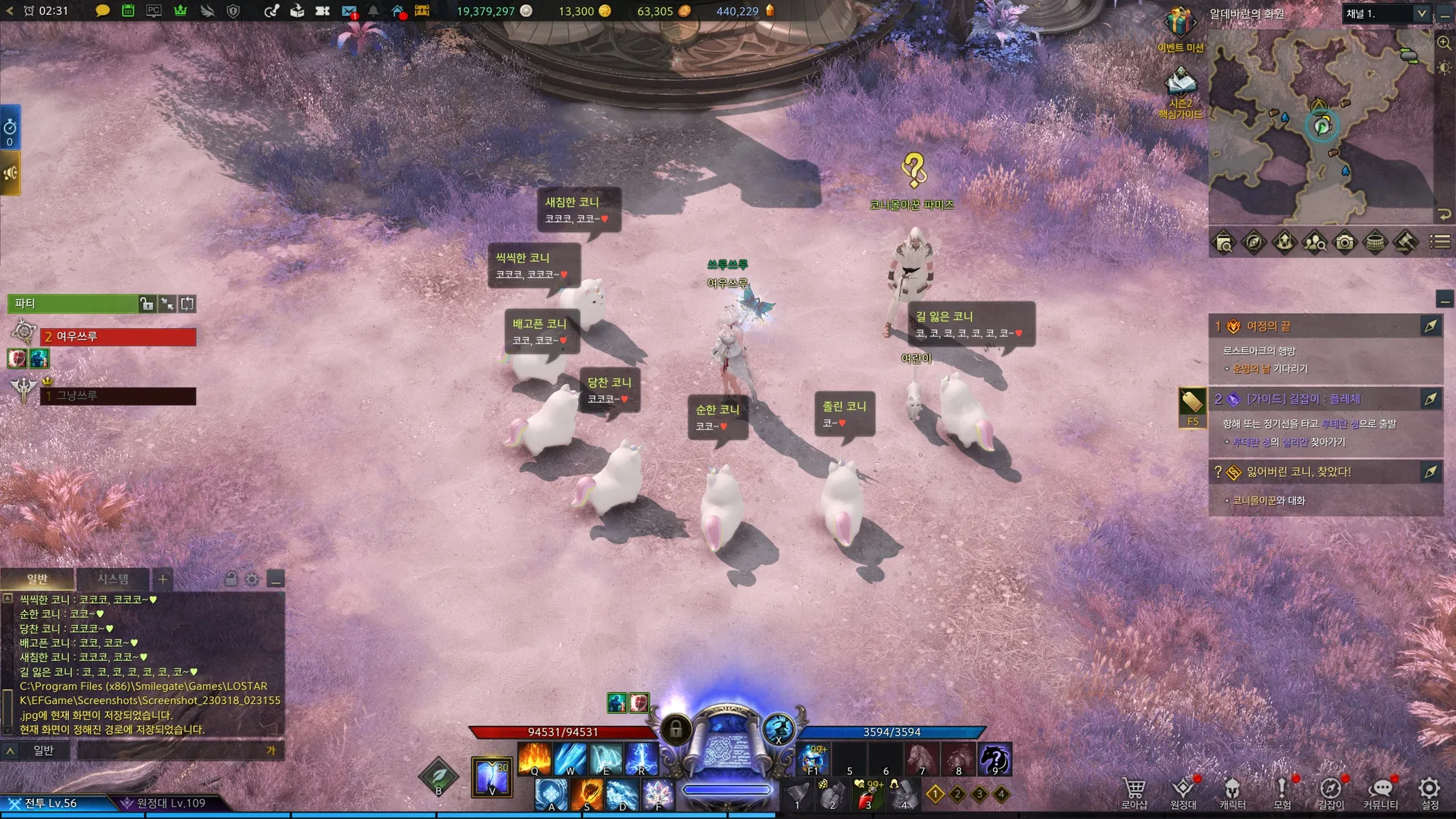Add a new chat tab with plus button

pos(163,579)
